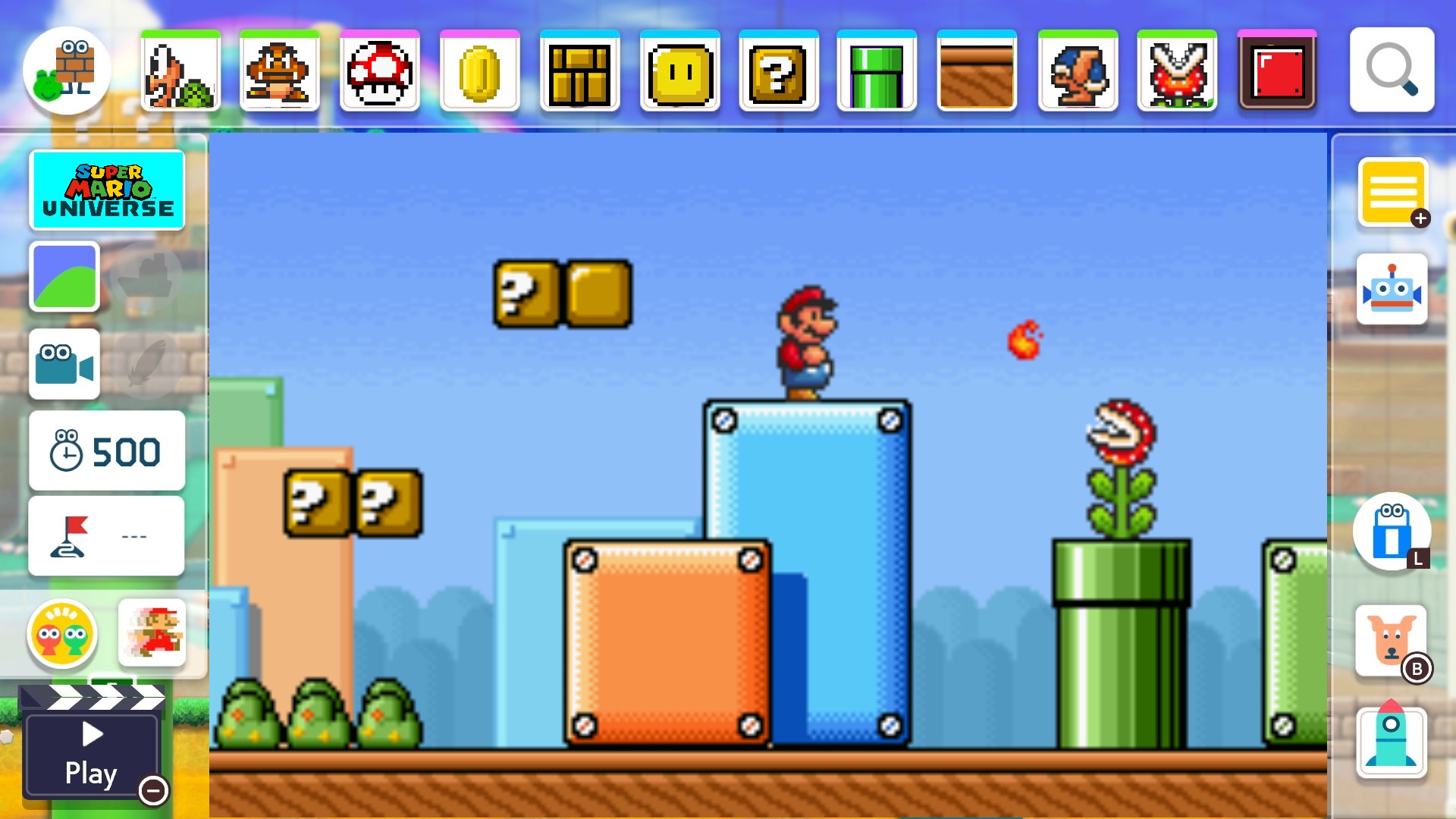Select the Piranha Plant part
The width and height of the screenshot is (1456, 819).
click(x=1177, y=72)
